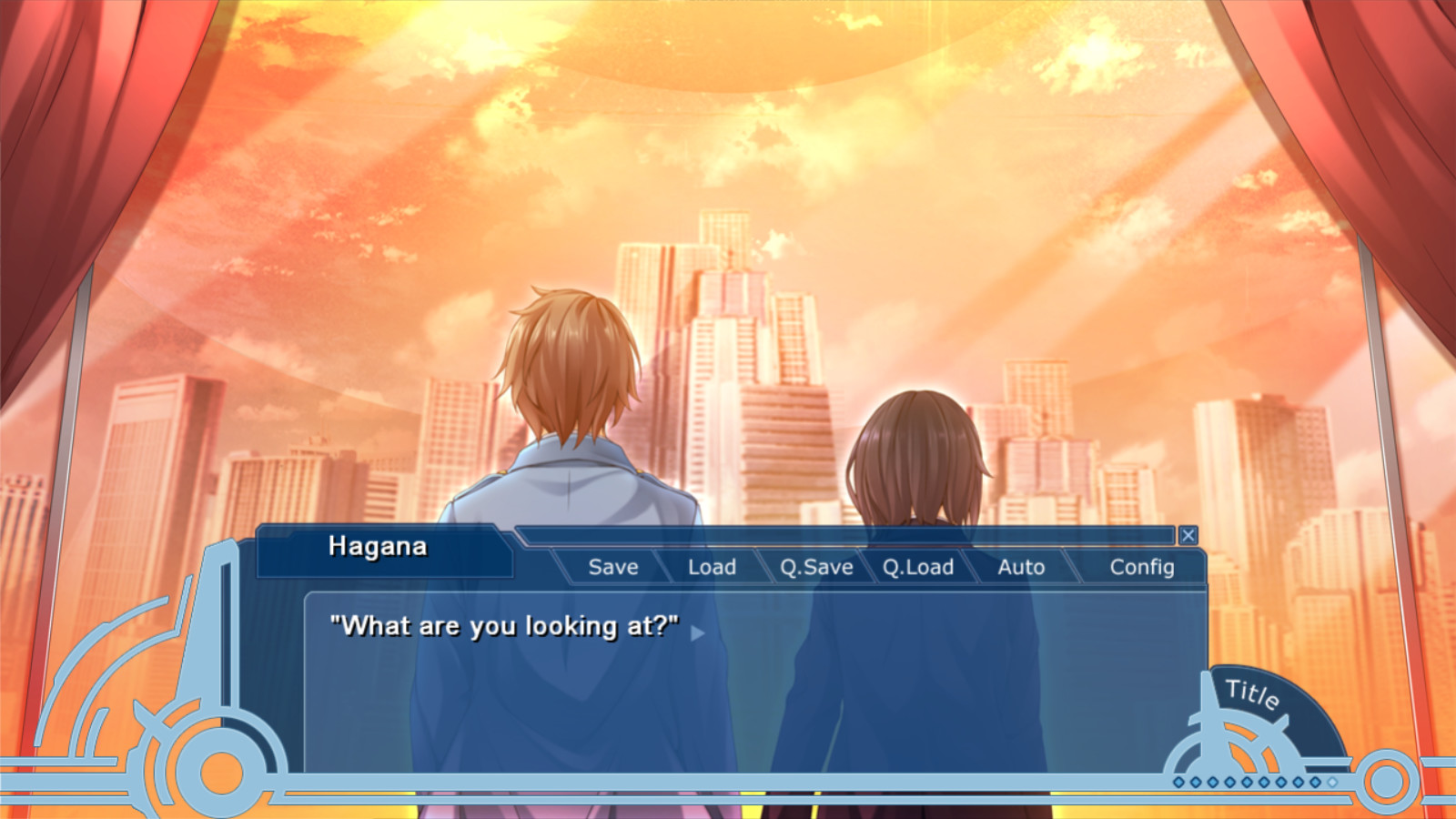
Task: Return to the Title screen
Action: (x=1253, y=696)
